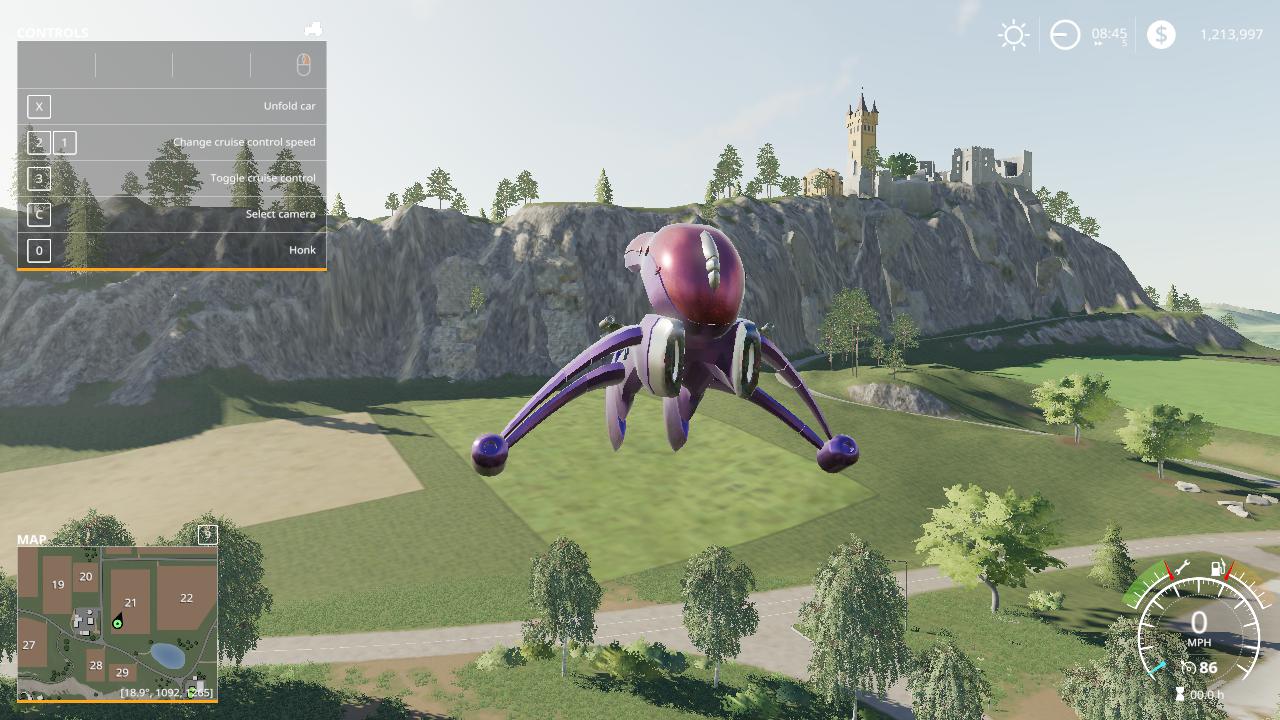Open the minimap
Image resolution: width=1280 pixels, height=720 pixels.
click(x=117, y=621)
